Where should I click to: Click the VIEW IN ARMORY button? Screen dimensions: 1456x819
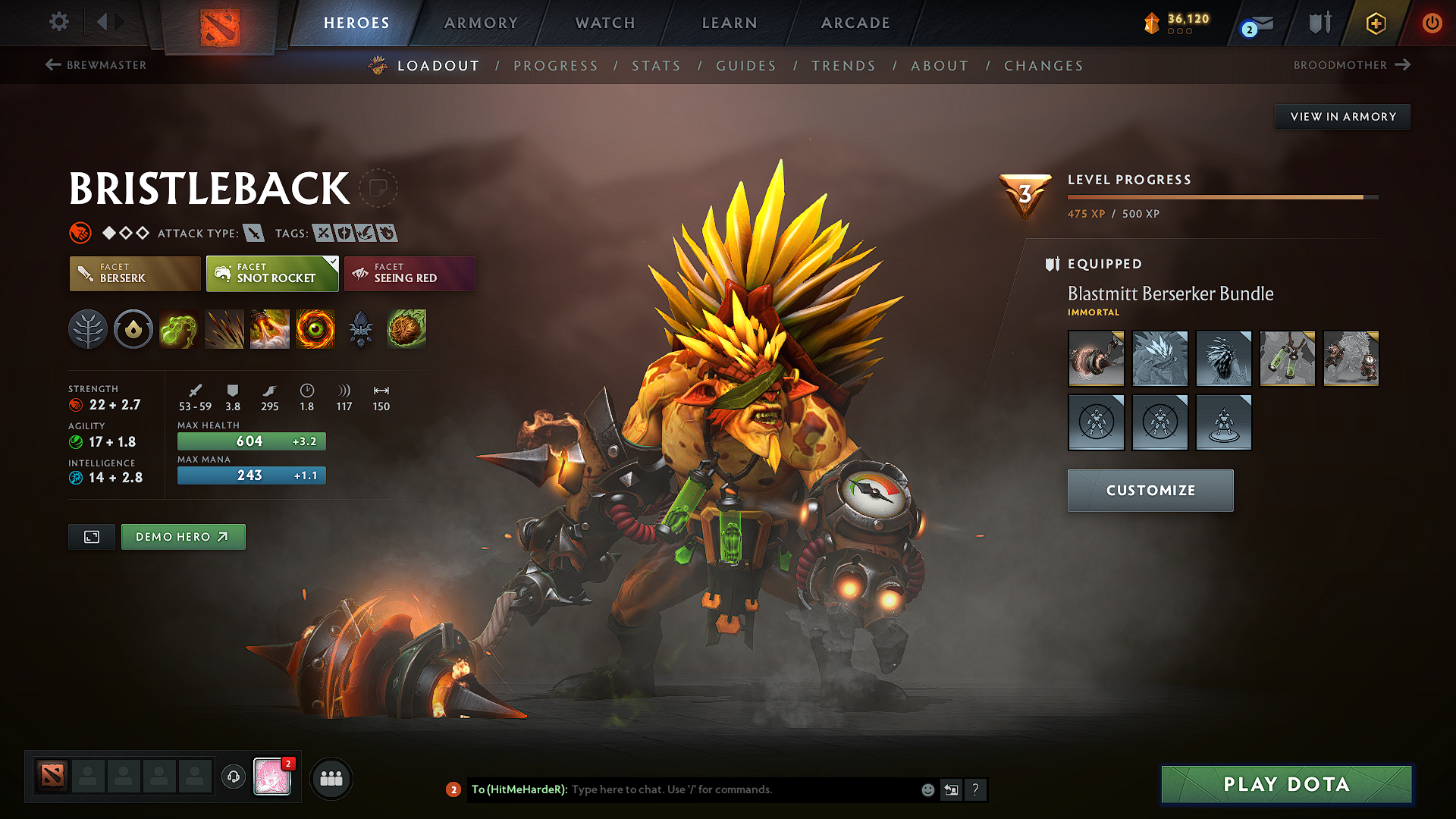[x=1341, y=116]
